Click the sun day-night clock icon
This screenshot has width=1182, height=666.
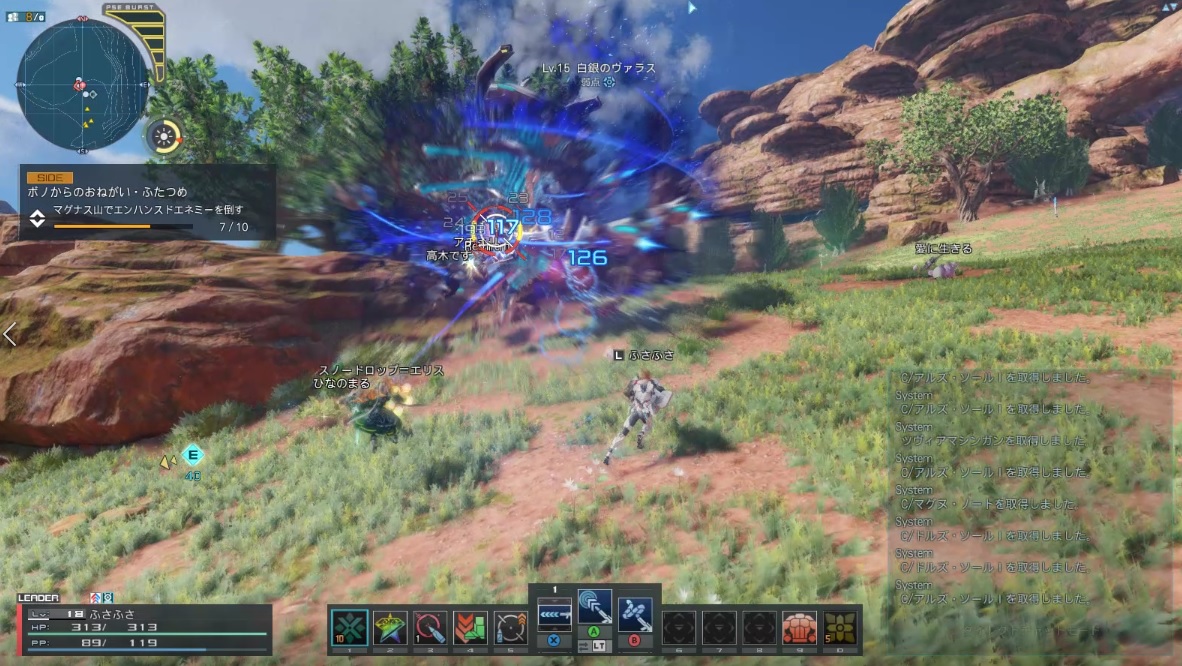[164, 135]
